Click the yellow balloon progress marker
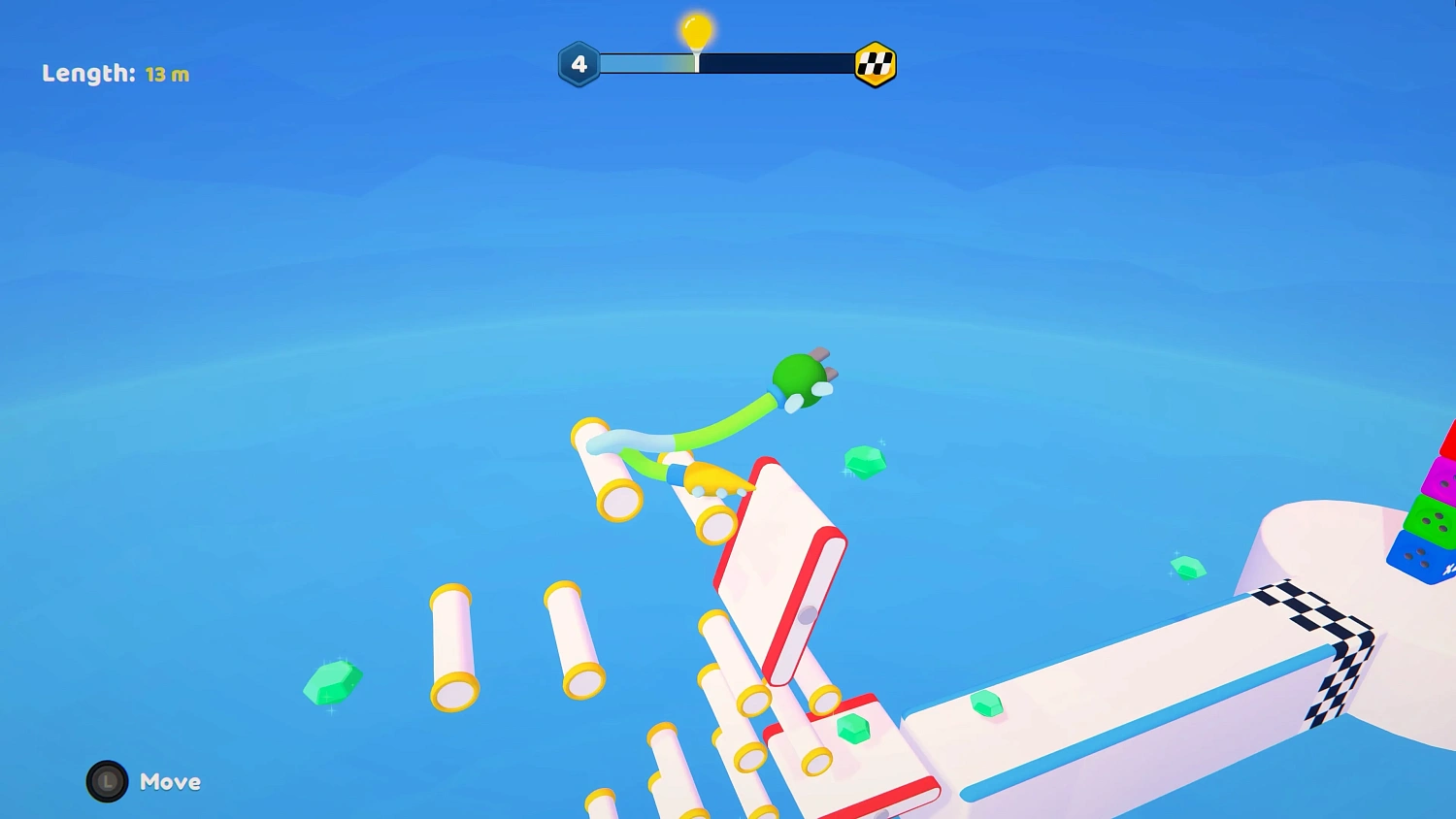 (x=695, y=31)
